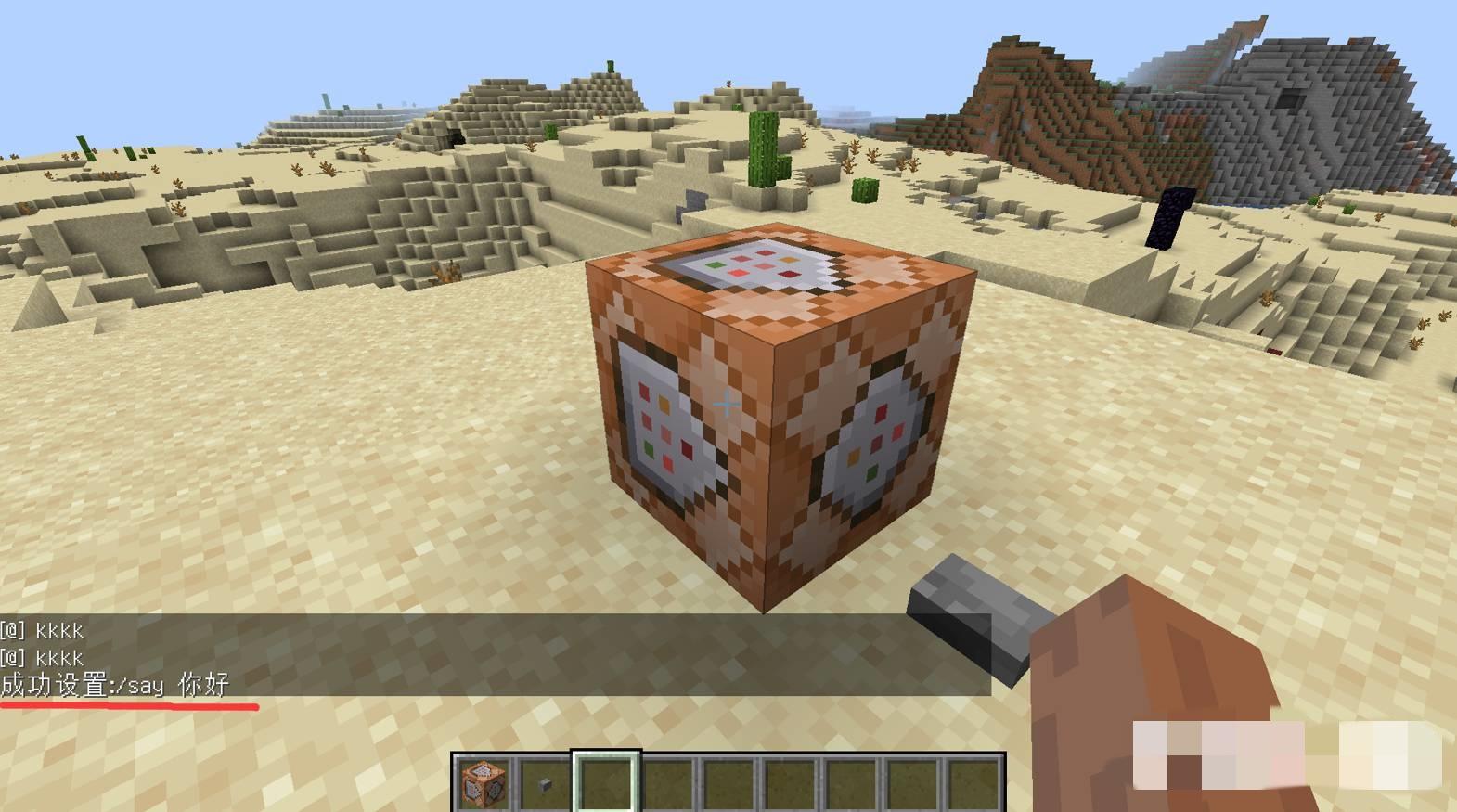Select the stone button hotbar slot
This screenshot has width=1457, height=812.
click(x=544, y=782)
